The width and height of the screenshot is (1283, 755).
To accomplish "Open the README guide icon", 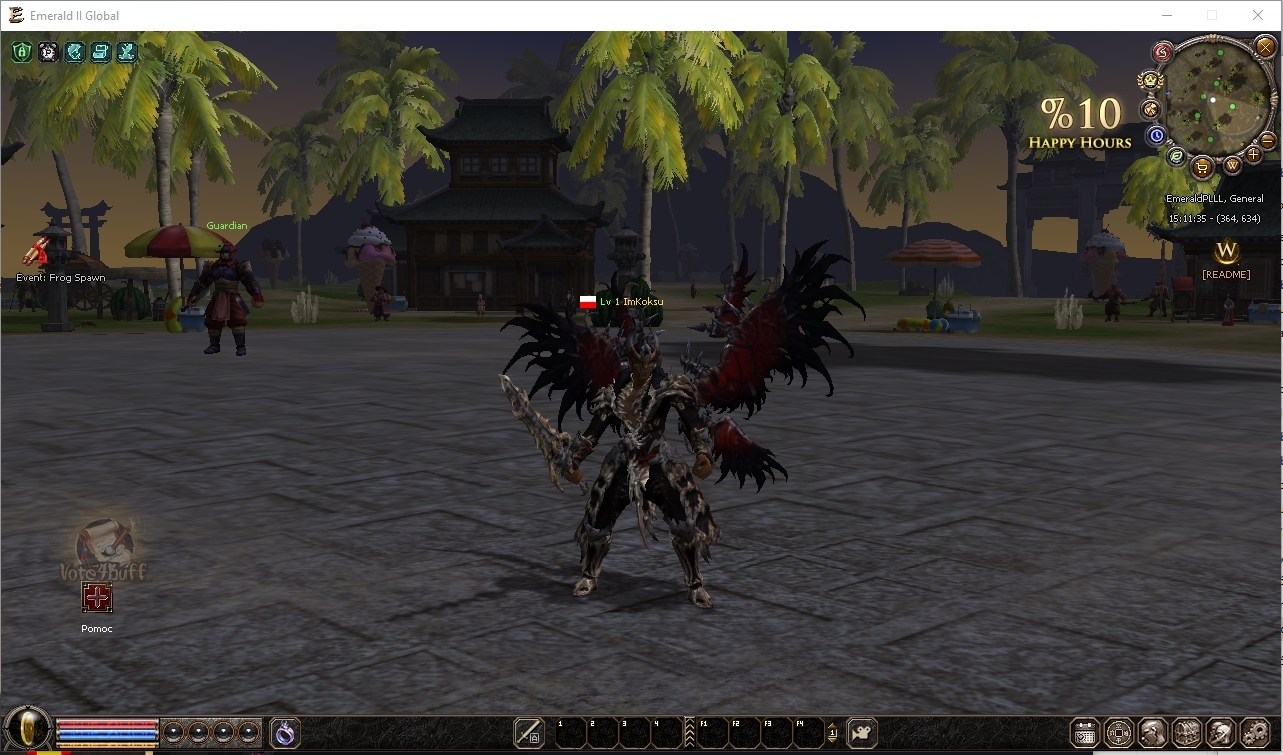I will (1226, 251).
